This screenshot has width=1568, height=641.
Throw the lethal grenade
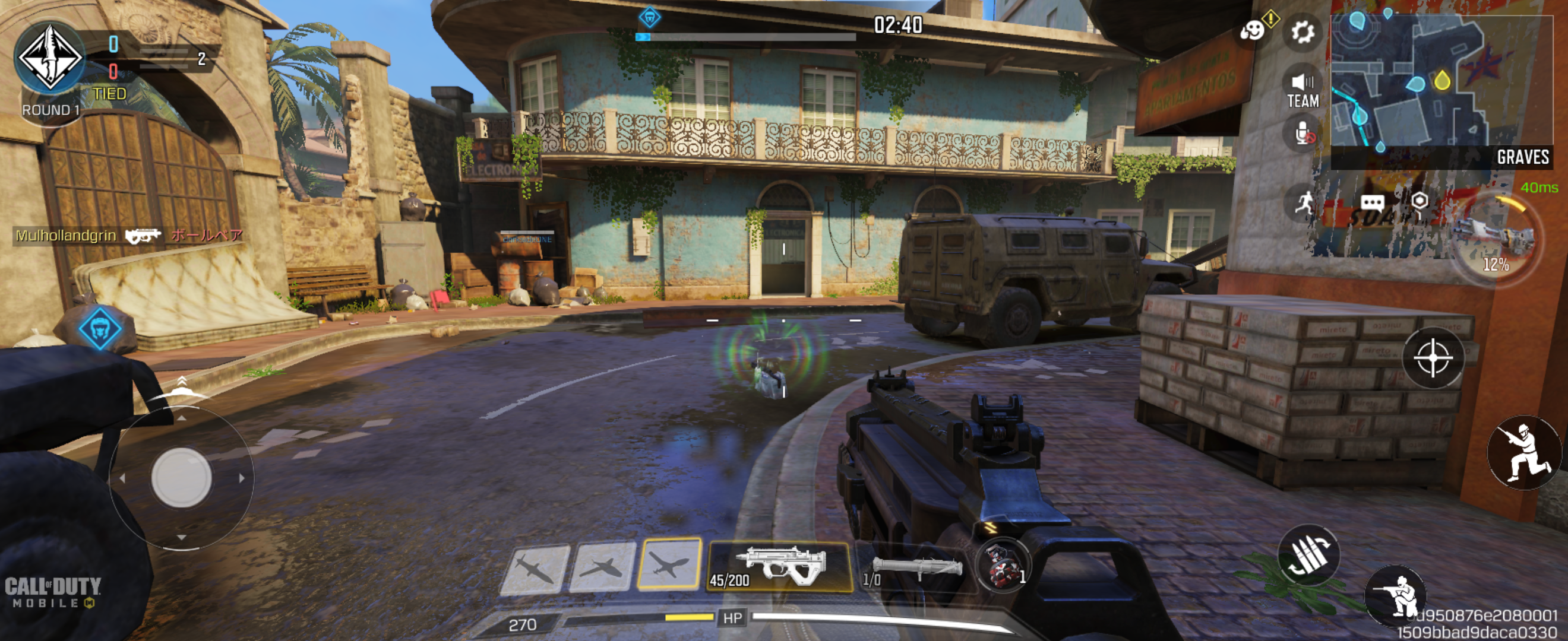click(x=1002, y=567)
